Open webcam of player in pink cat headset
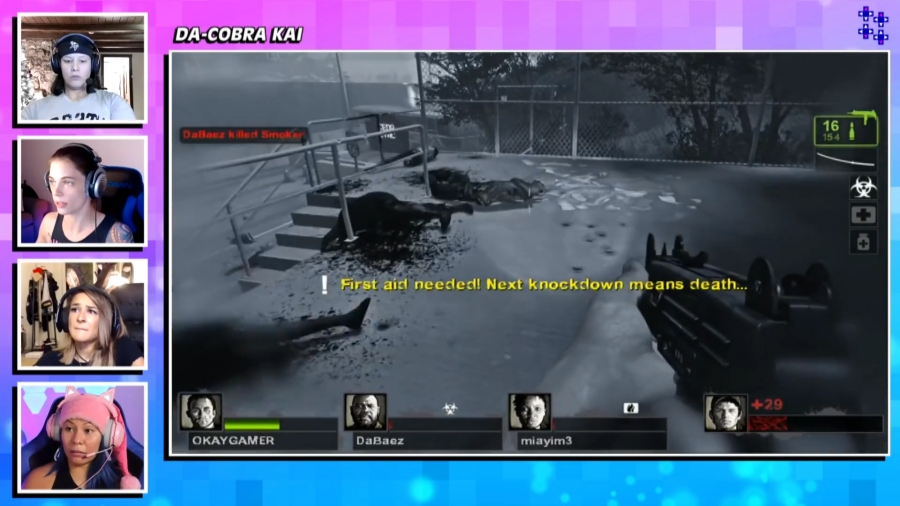The image size is (900, 506). pos(82,437)
